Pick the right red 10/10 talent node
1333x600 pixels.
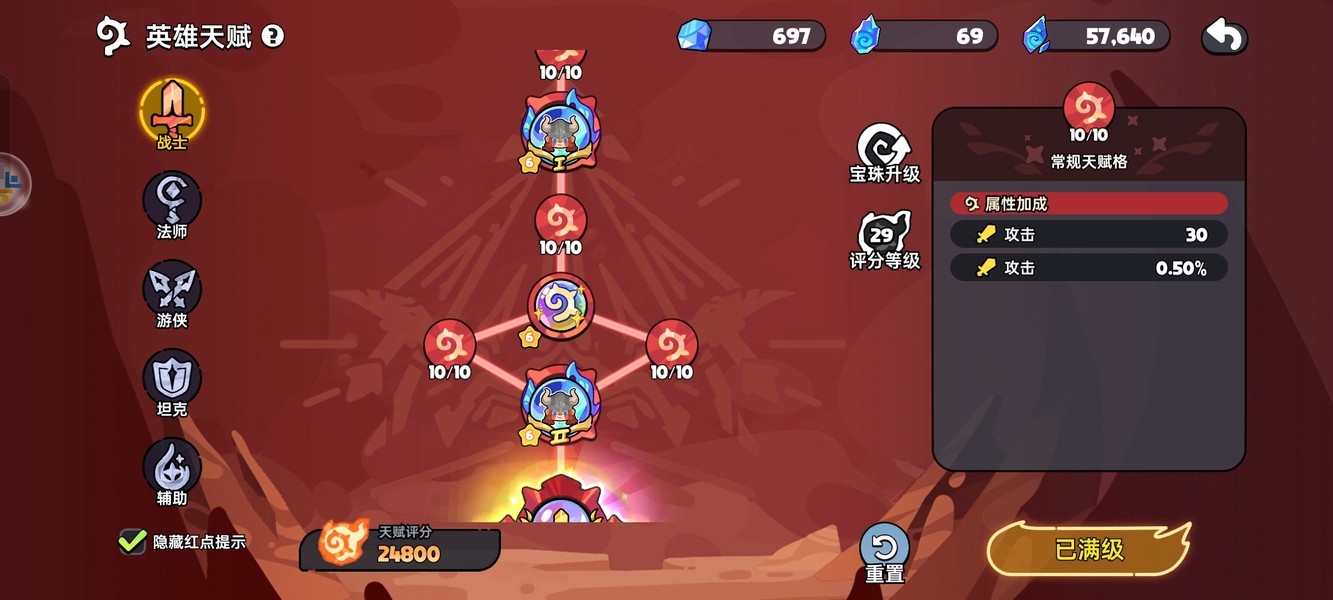pyautogui.click(x=672, y=345)
